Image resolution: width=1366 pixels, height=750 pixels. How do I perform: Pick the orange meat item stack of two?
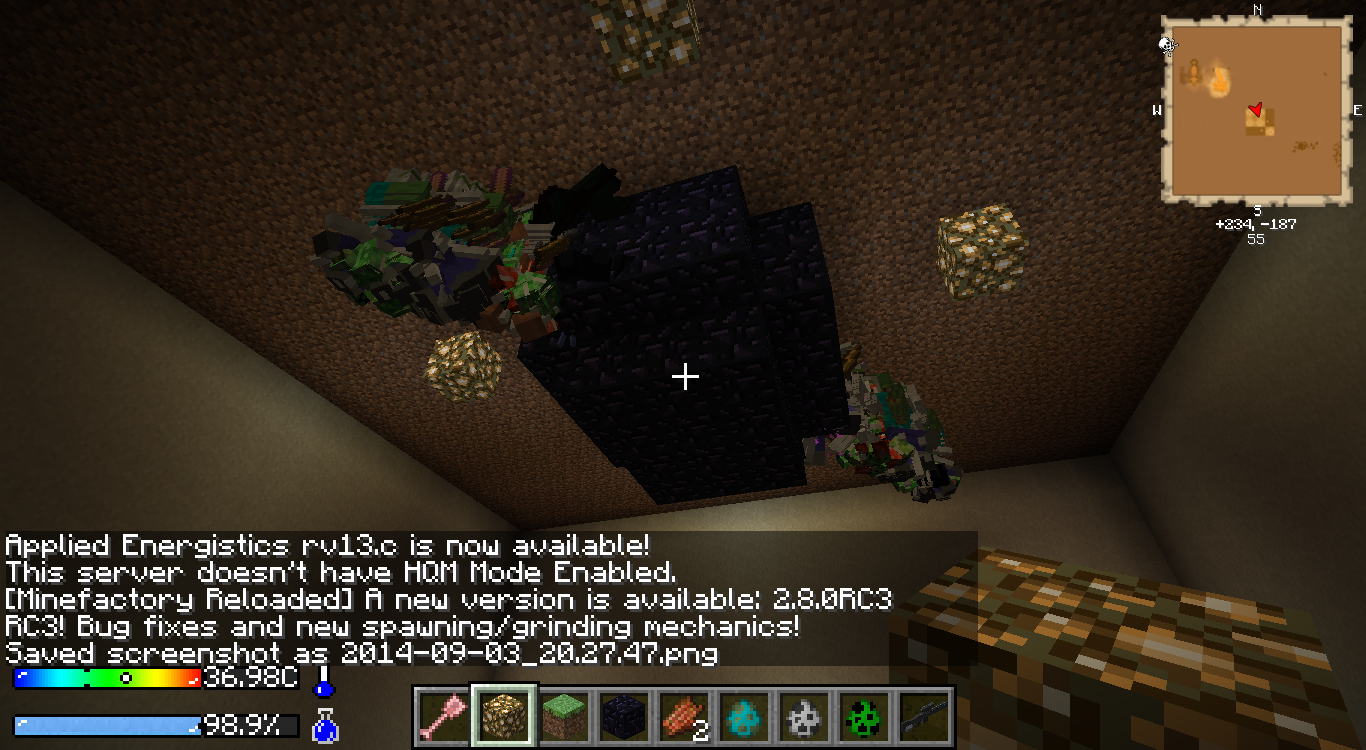point(684,716)
